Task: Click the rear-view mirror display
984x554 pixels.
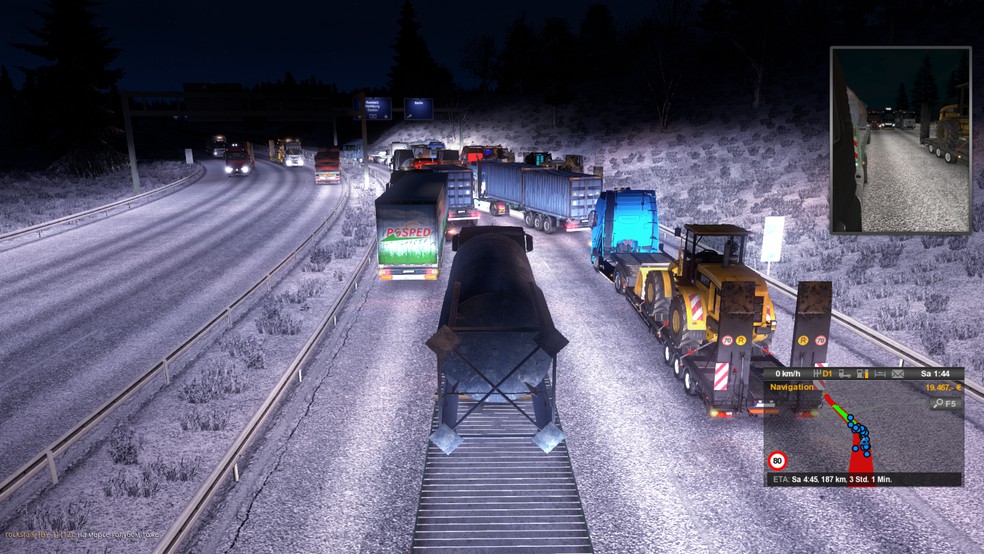Action: point(900,140)
